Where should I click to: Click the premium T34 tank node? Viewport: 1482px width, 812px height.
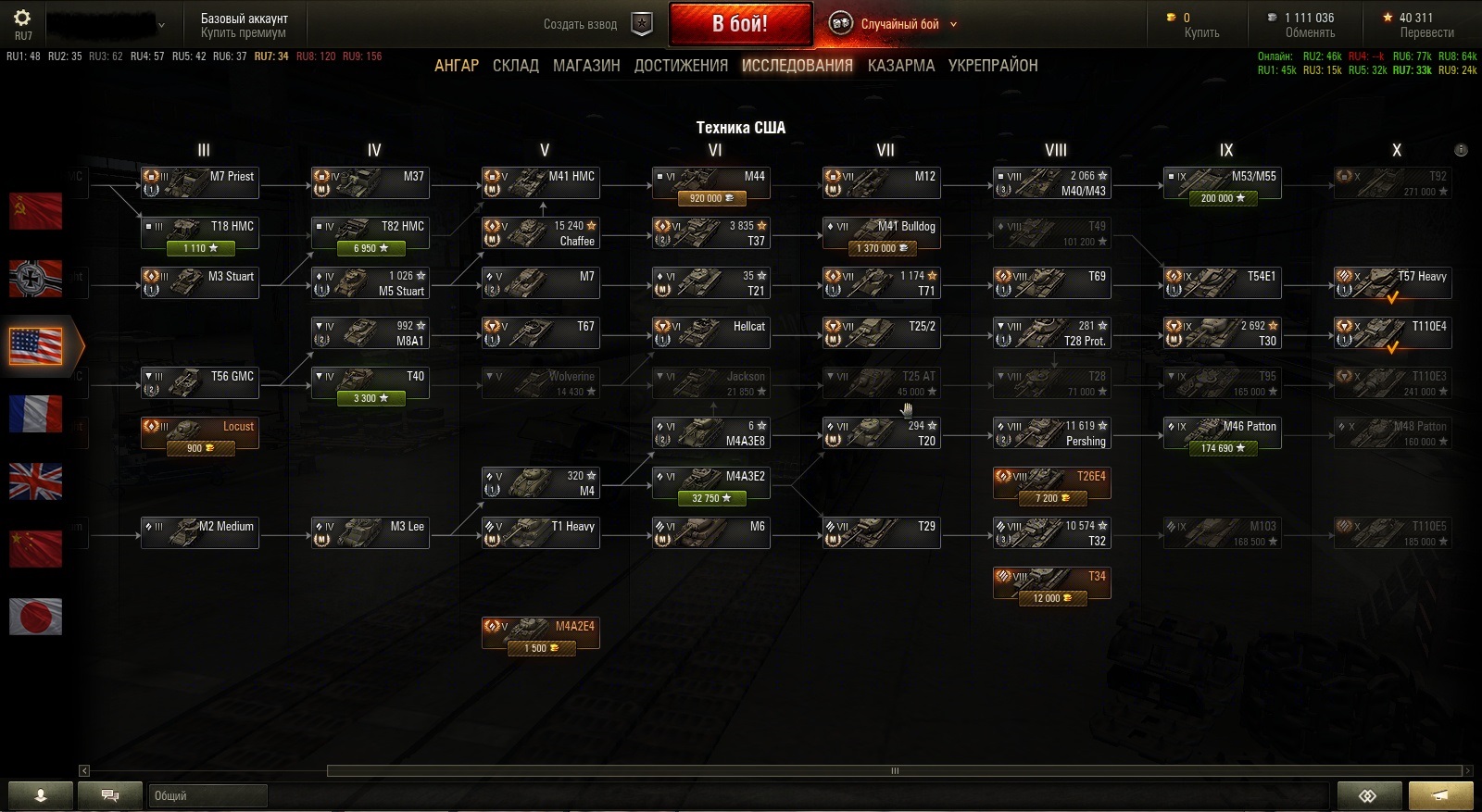(x=1052, y=583)
